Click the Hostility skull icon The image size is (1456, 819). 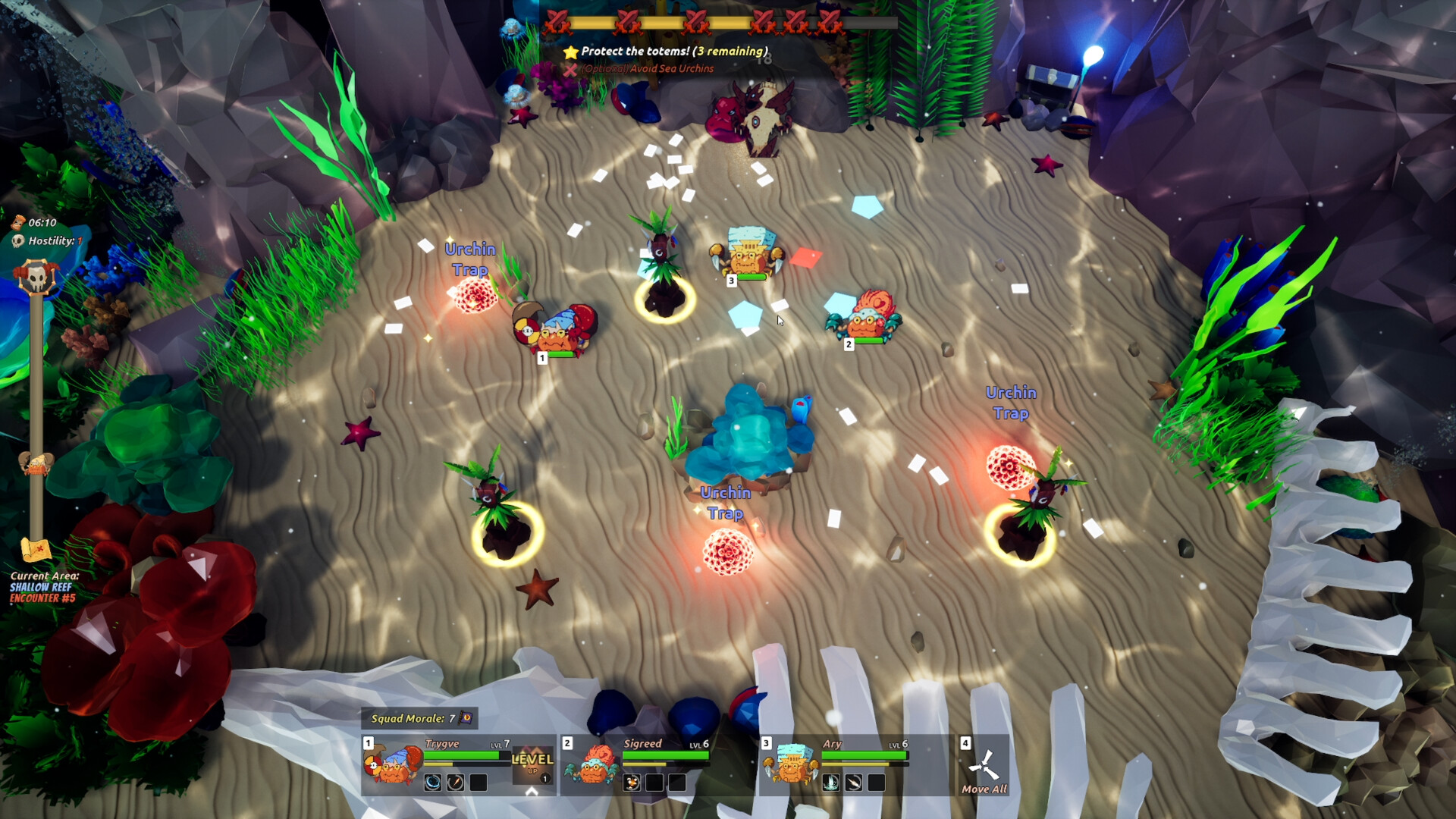coord(18,242)
